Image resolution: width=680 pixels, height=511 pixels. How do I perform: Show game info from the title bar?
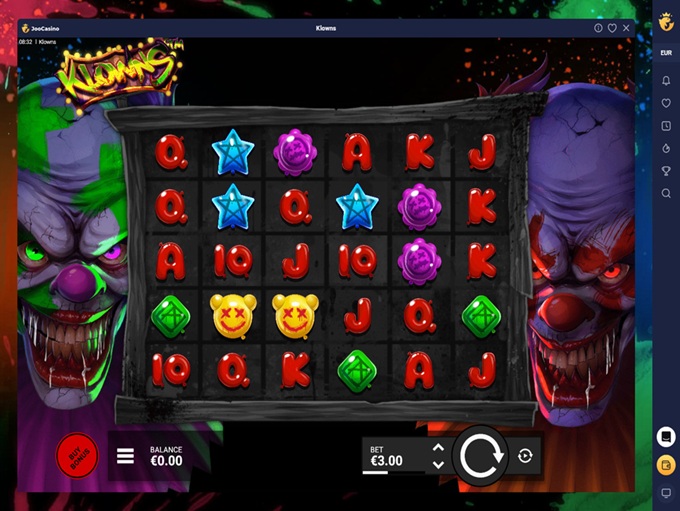598,28
